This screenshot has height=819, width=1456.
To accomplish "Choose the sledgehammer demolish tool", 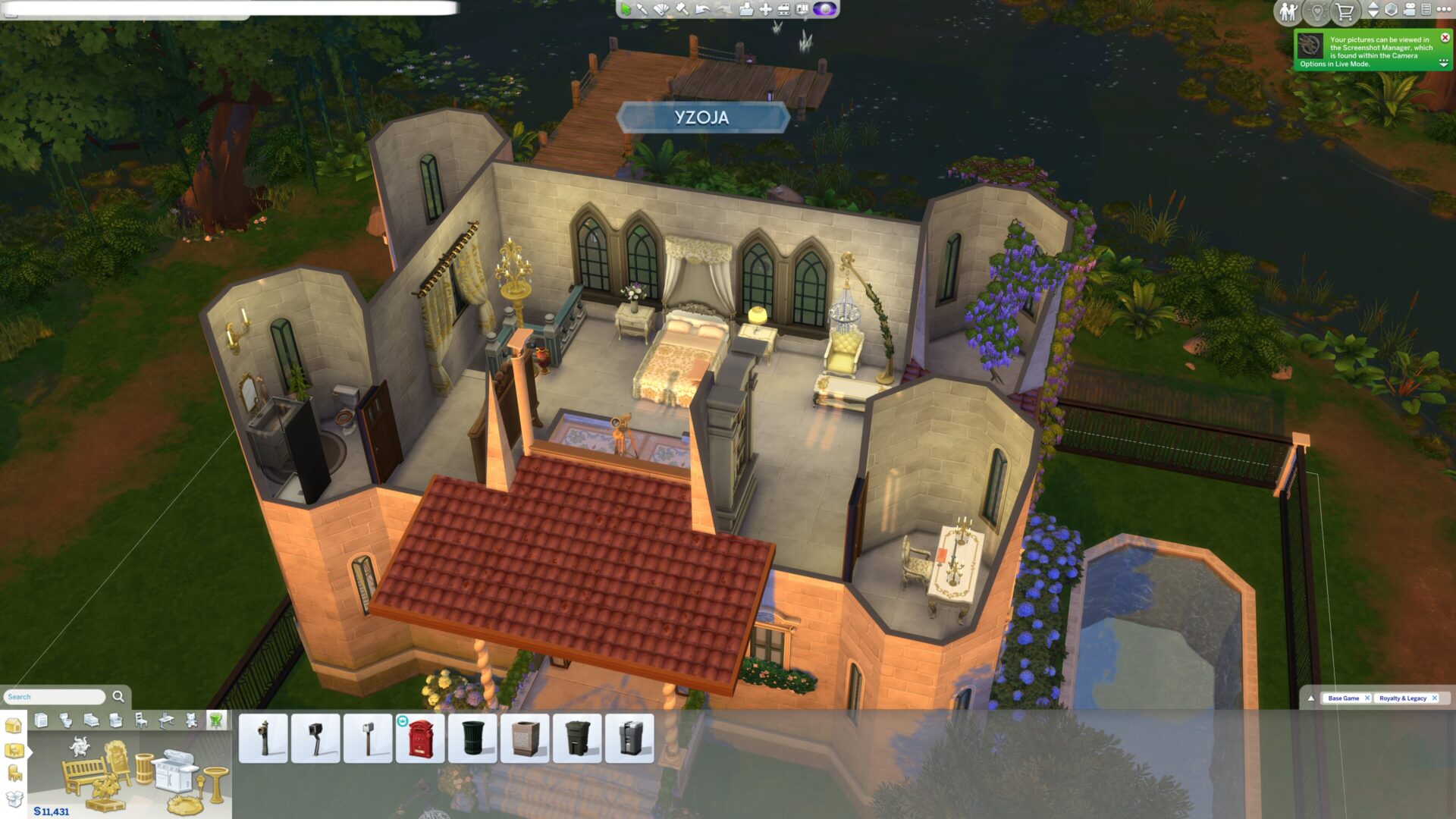I will (x=682, y=9).
